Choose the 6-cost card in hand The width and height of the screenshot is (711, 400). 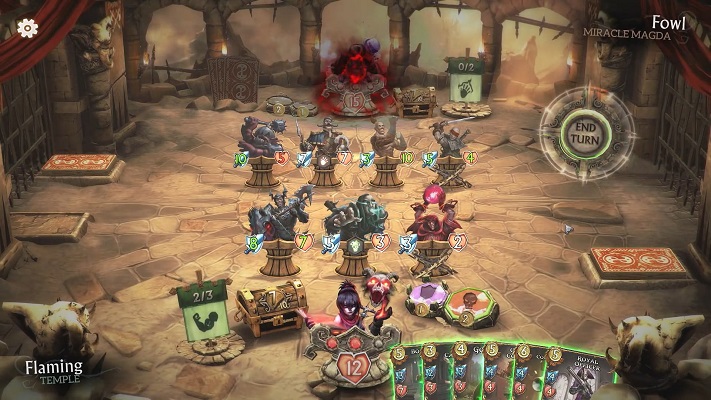(529, 375)
